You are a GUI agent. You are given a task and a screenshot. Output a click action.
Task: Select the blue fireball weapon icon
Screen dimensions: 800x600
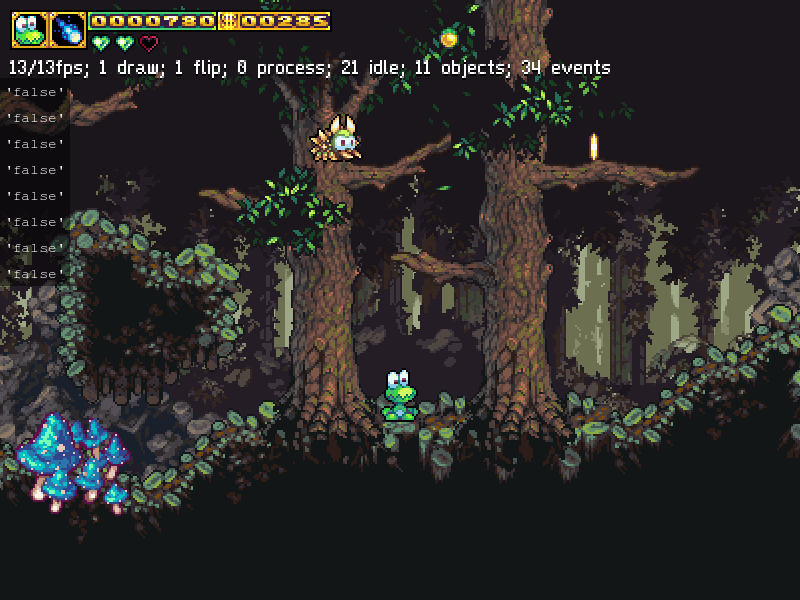coord(68,30)
